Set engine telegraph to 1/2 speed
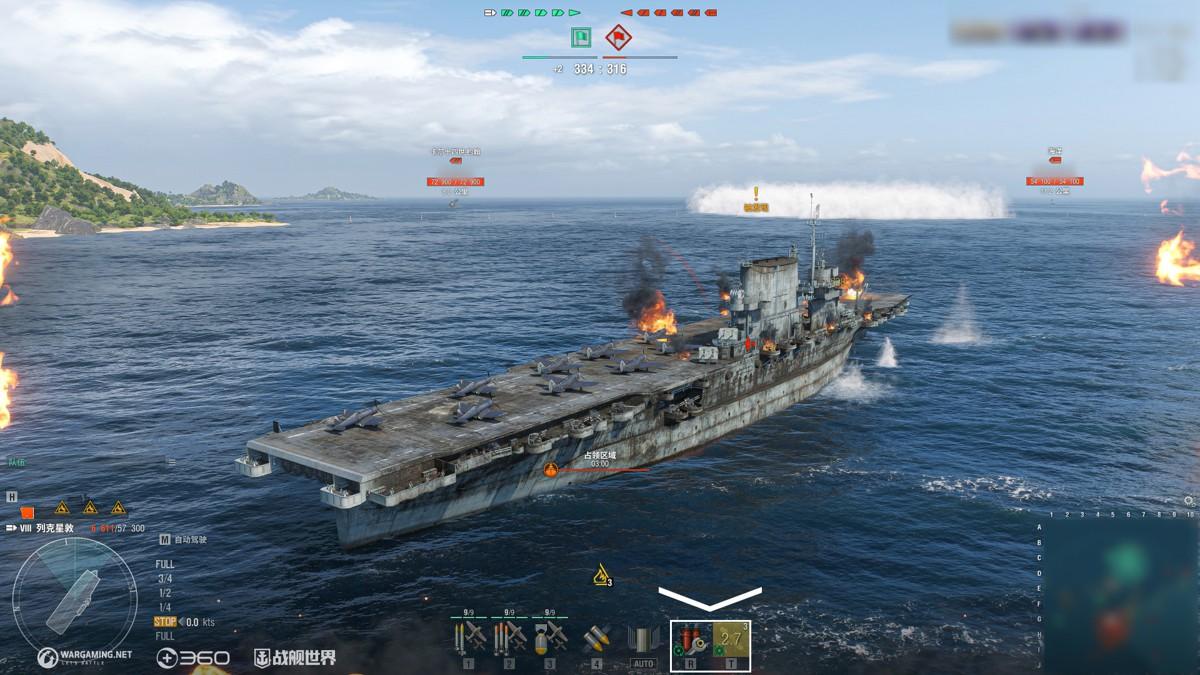This screenshot has width=1200, height=675. pyautogui.click(x=164, y=592)
